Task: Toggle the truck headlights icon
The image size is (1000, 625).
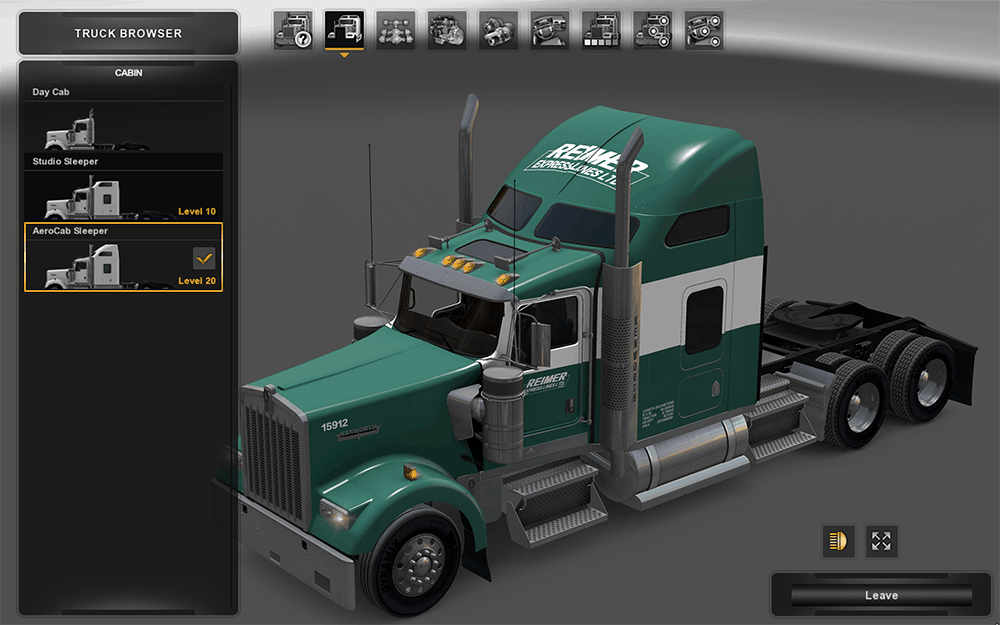Action: (x=837, y=541)
